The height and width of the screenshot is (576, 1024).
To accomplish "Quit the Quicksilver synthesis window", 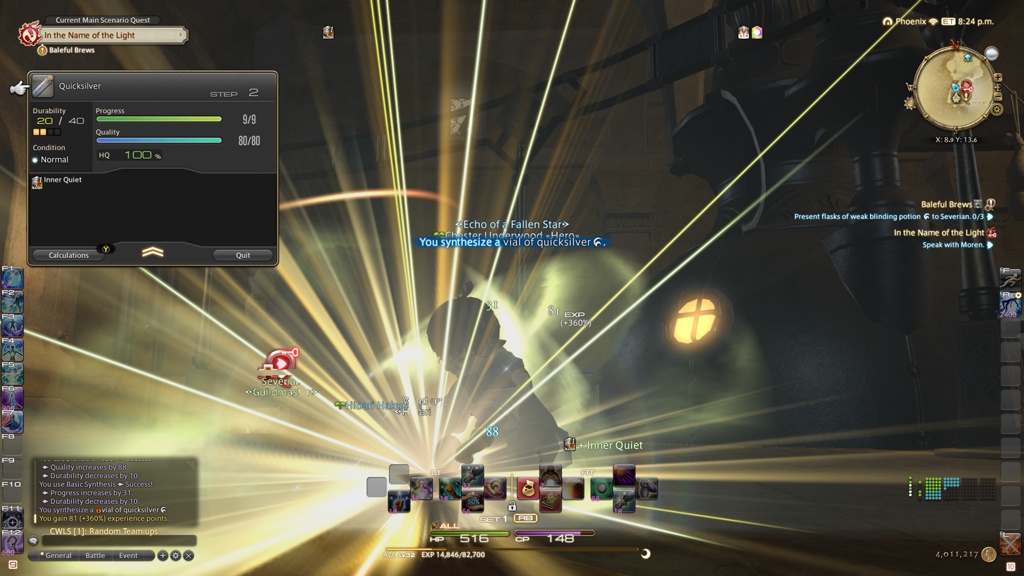I will (x=243, y=255).
